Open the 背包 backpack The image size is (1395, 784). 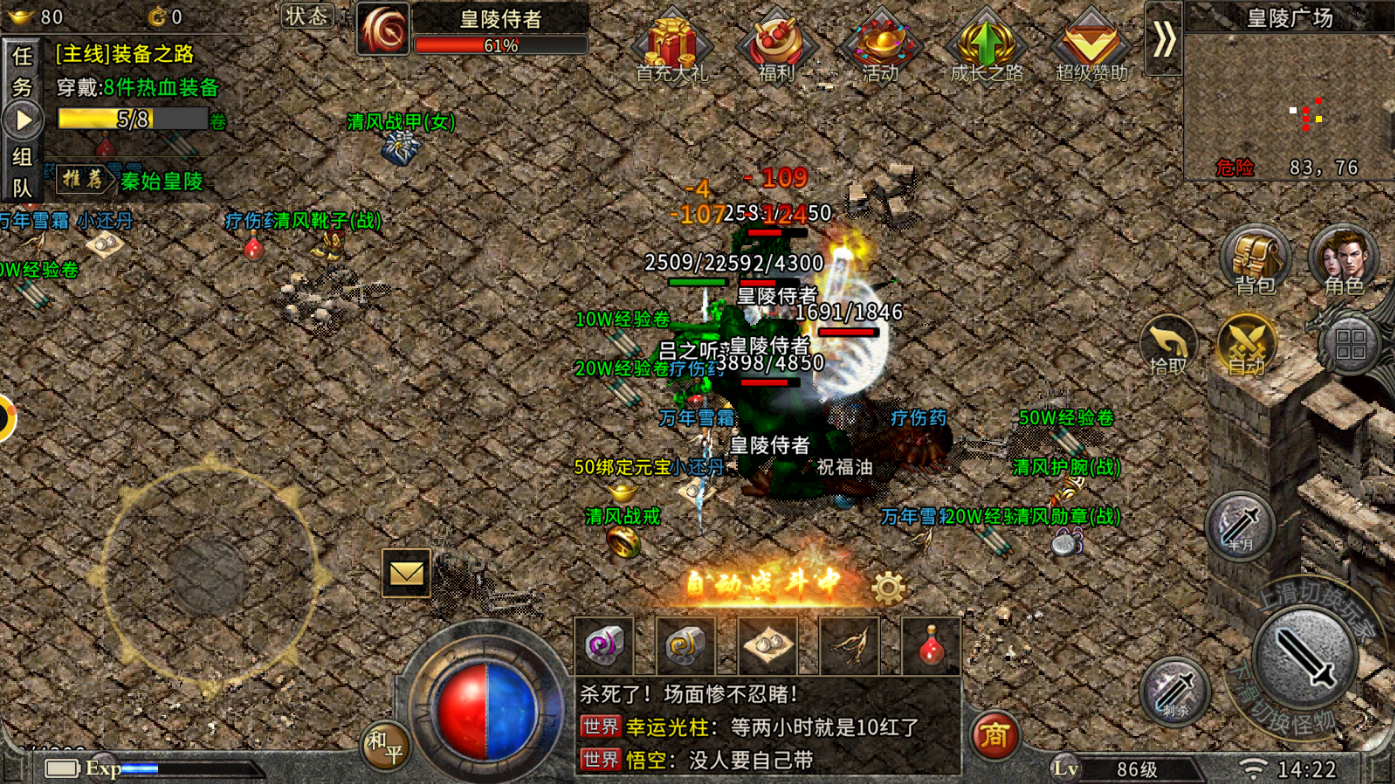(1255, 259)
